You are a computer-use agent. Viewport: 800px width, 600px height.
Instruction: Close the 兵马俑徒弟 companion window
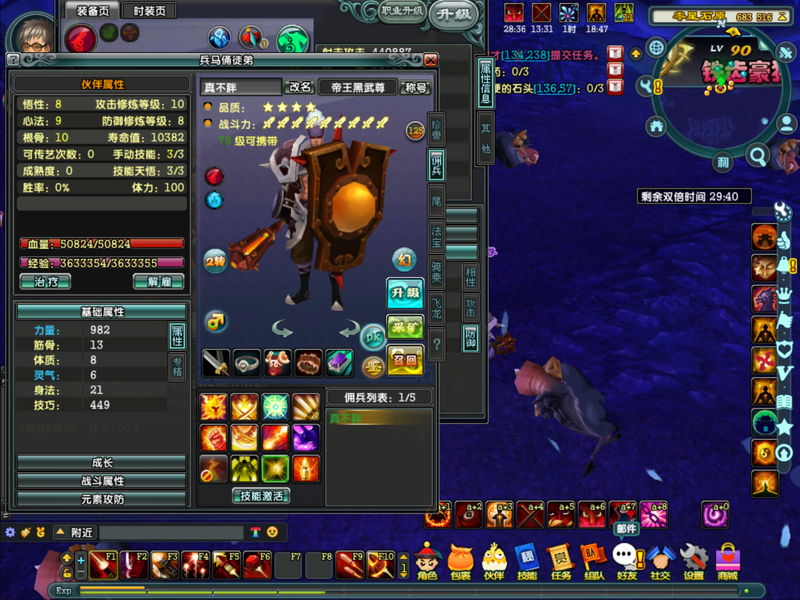pos(430,60)
